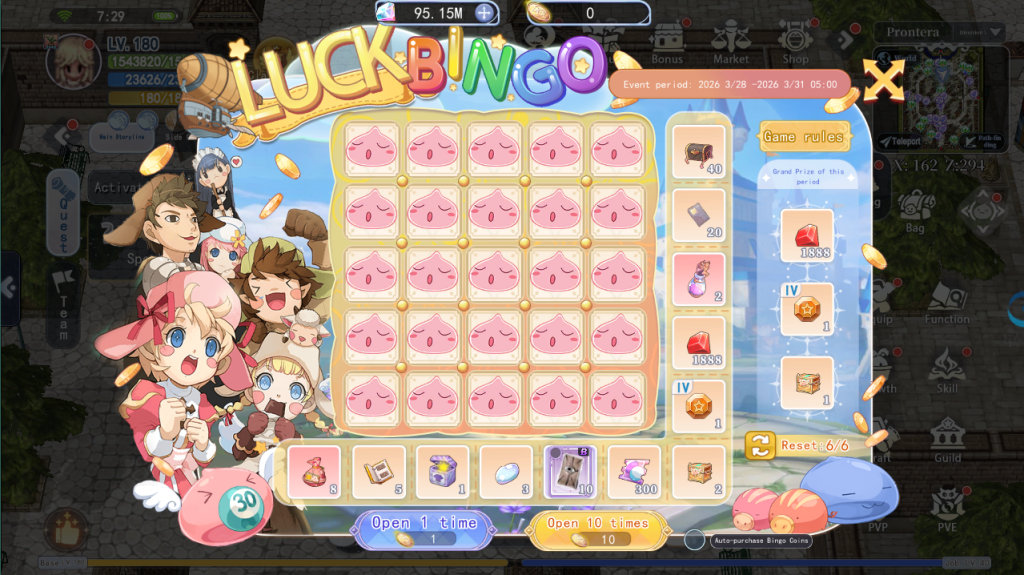1024x575 pixels.
Task: View the grand prize green treasure chest
Action: point(806,383)
